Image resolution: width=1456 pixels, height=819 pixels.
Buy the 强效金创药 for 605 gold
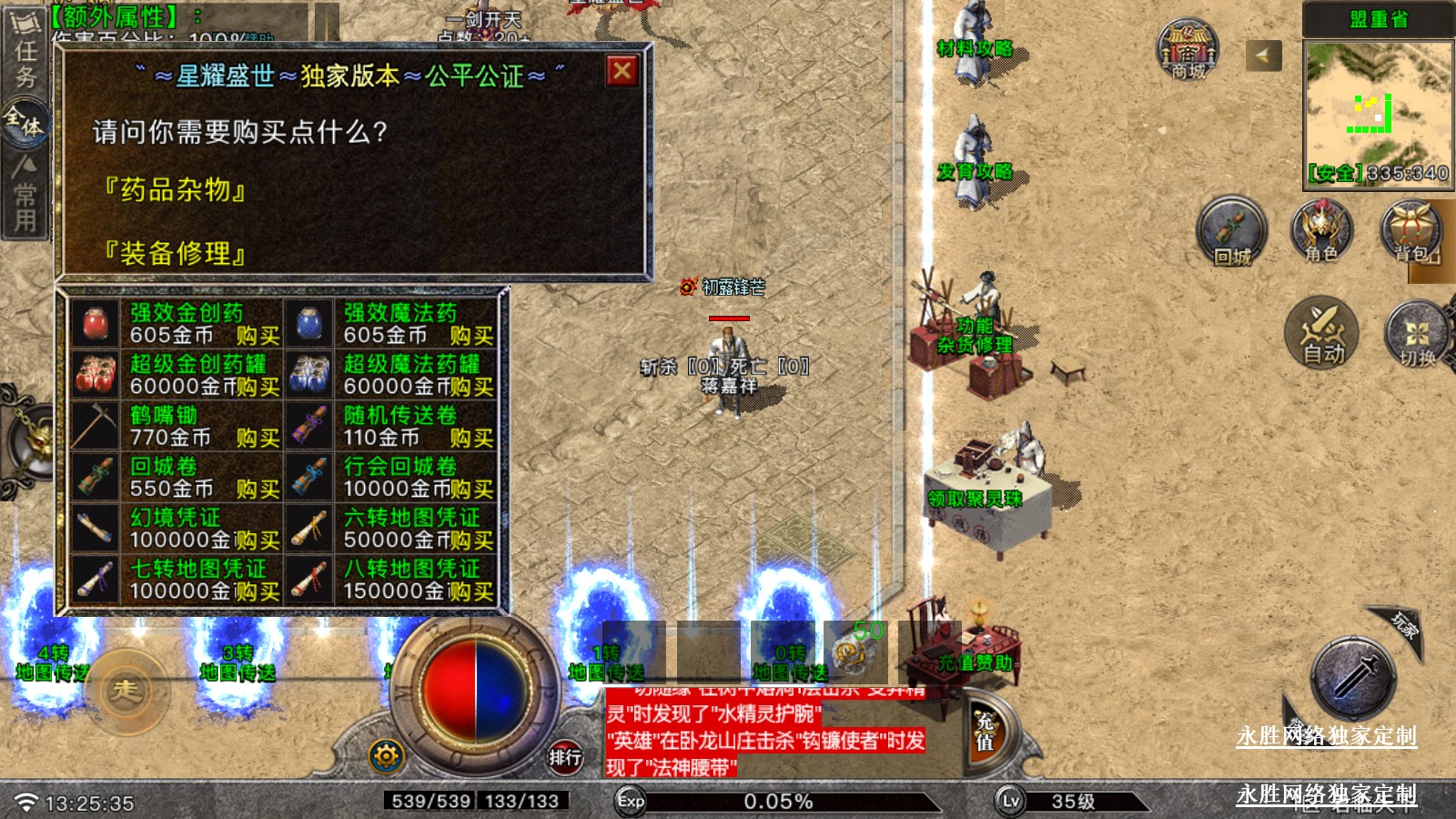tap(258, 336)
